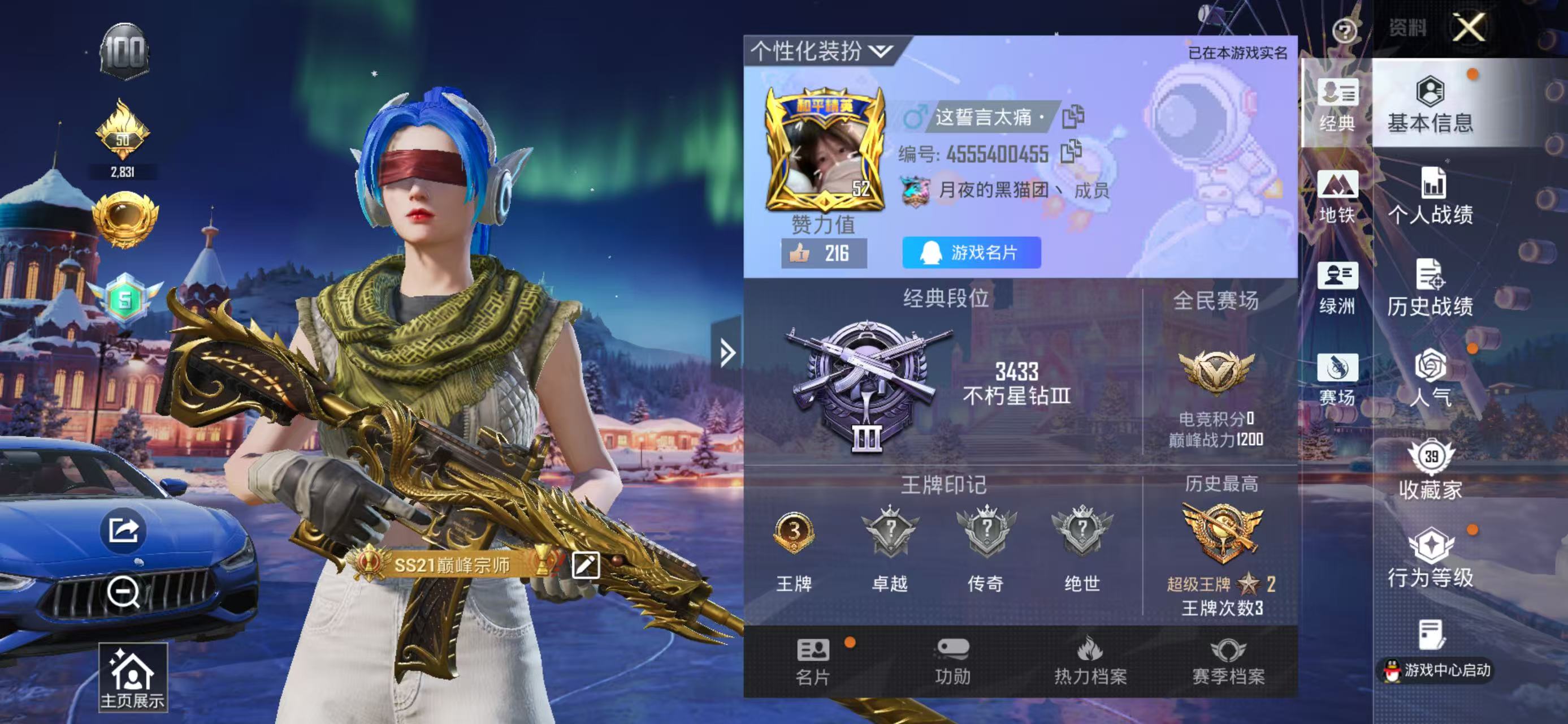This screenshot has width=1568, height=724.
Task: Open the 赛季档案 season archive tab
Action: tap(1228, 661)
